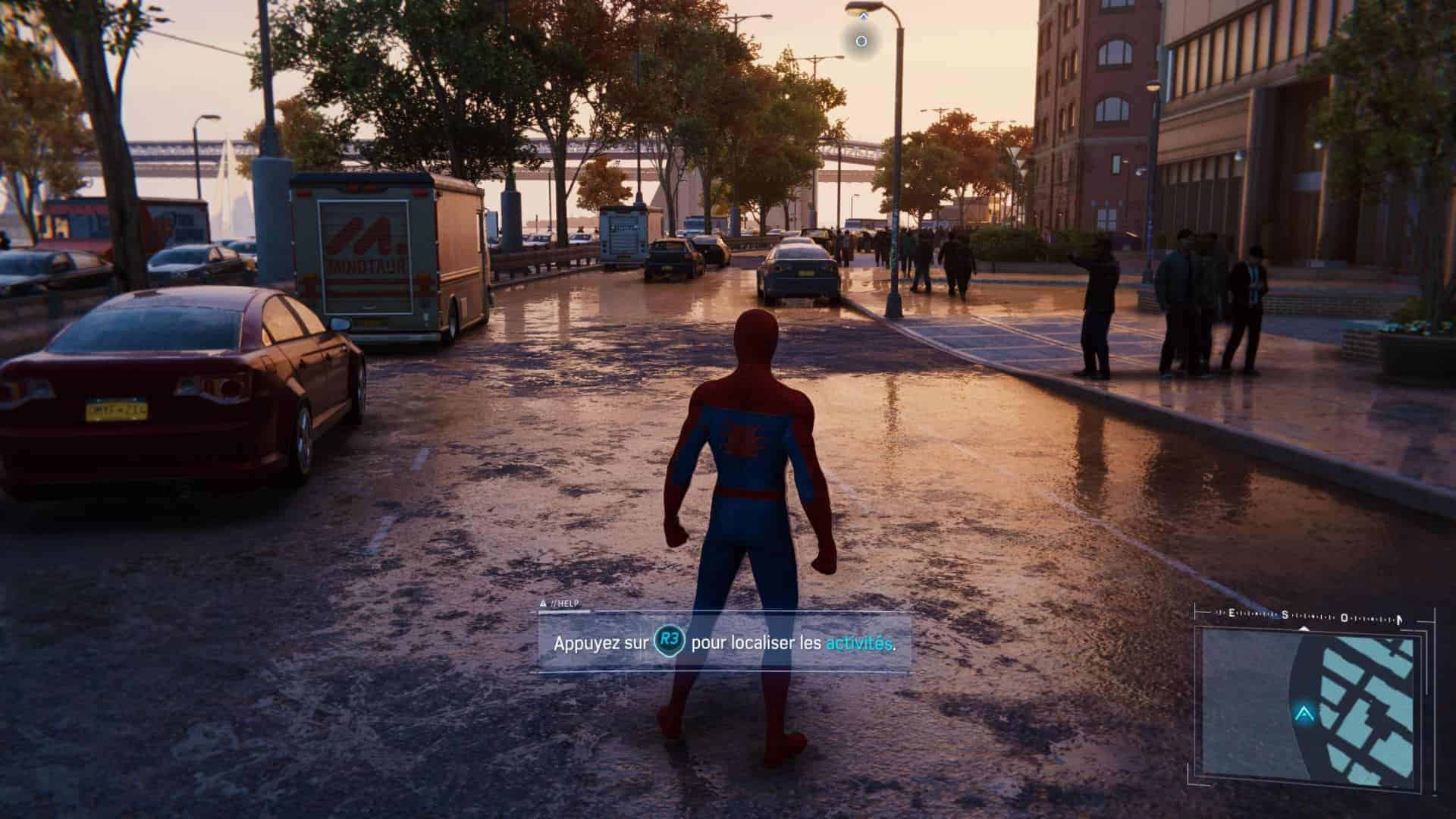This screenshot has height=819, width=1456.
Task: Click the player arrow on the minimap
Action: tap(1304, 714)
